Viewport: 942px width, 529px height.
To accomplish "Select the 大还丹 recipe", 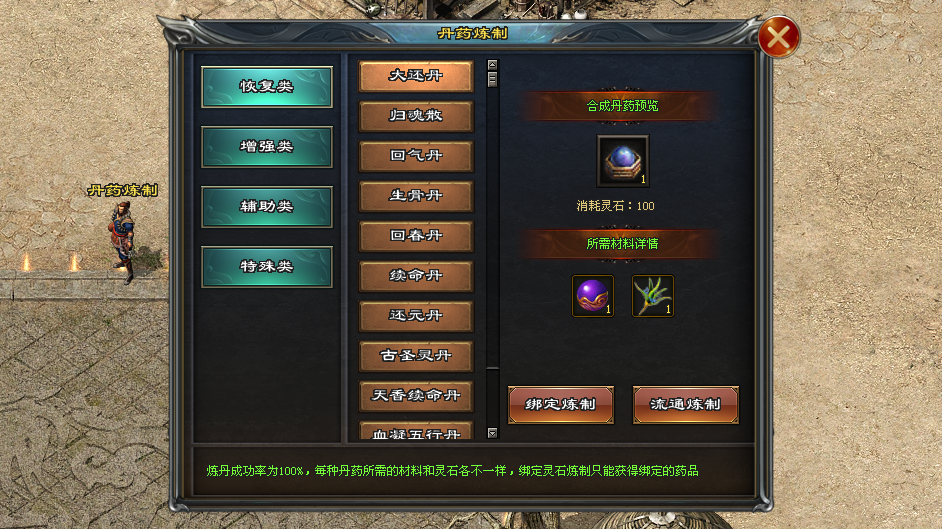I will click(416, 76).
